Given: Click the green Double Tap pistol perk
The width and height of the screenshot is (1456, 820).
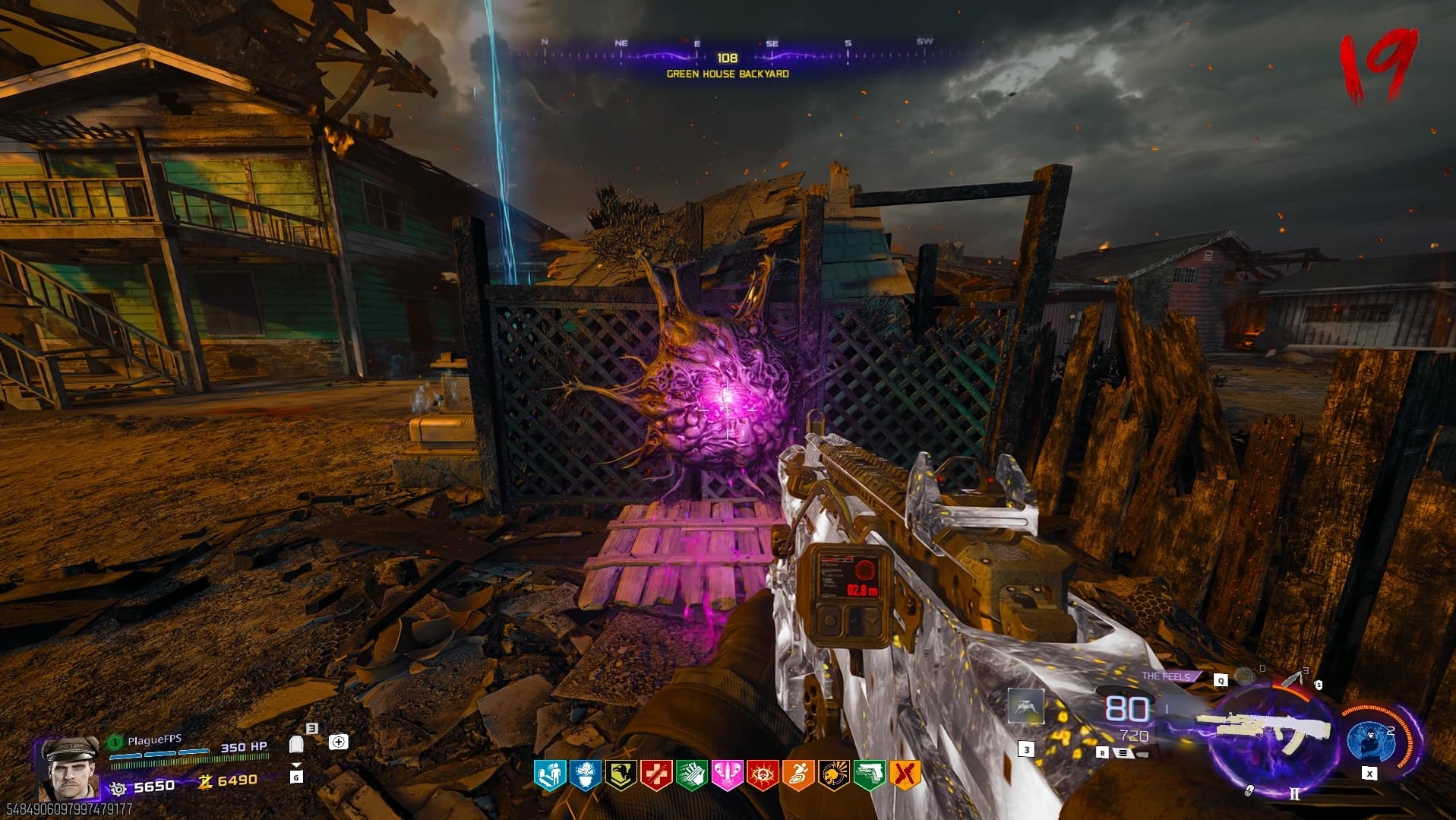Looking at the screenshot, I should pyautogui.click(x=869, y=775).
